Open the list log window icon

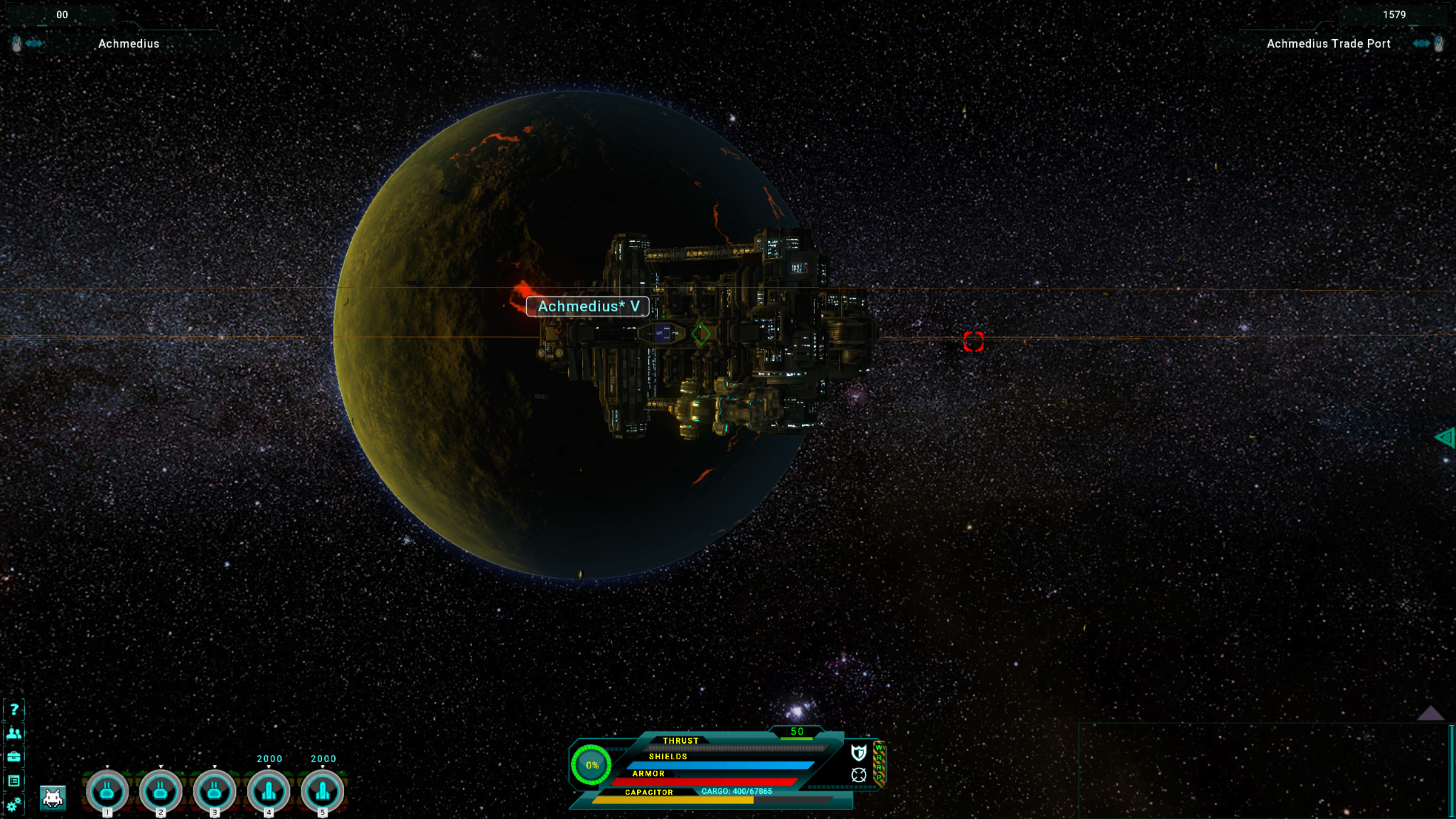point(14,781)
